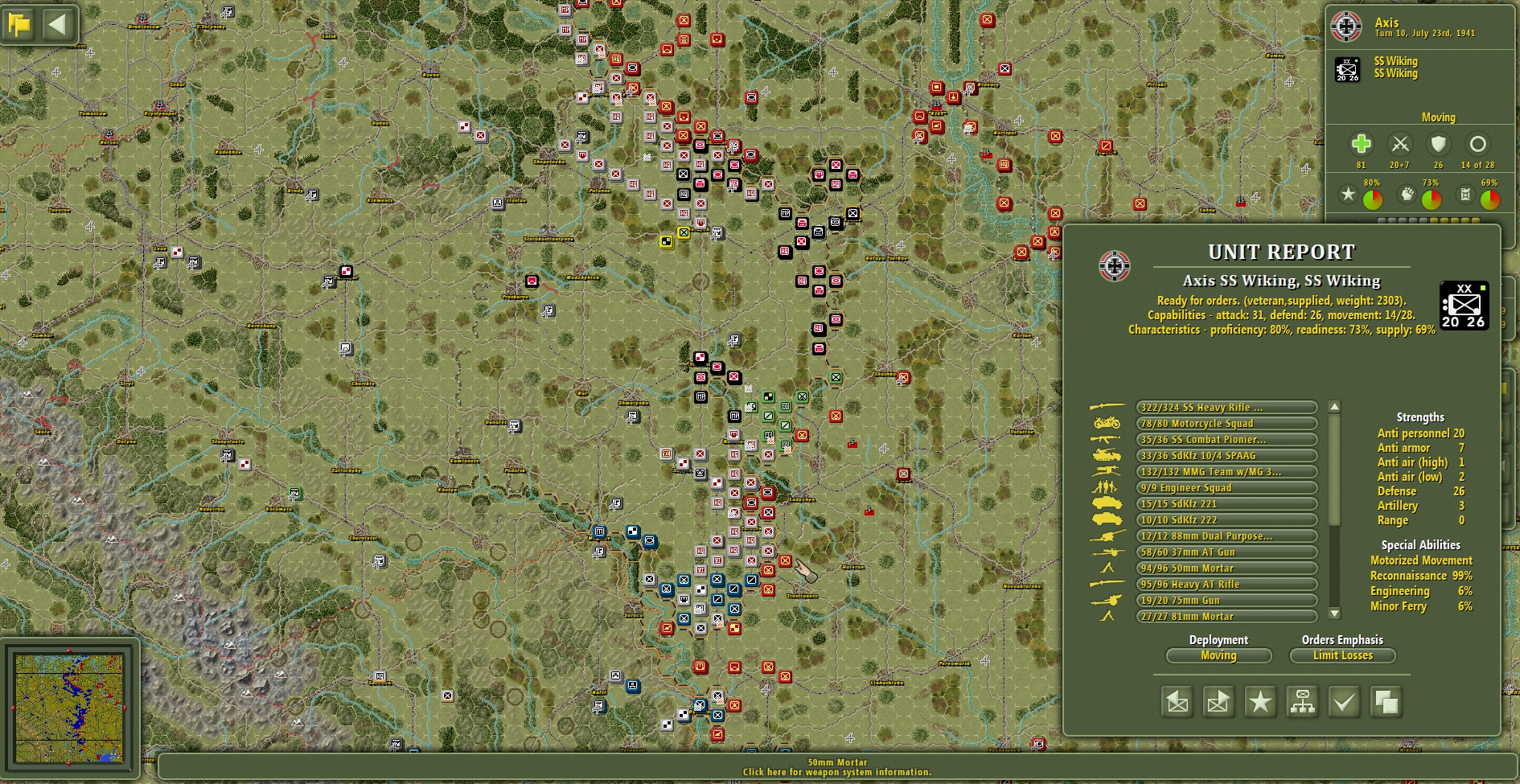Open the HQ organization chart icon
The image size is (1520, 784).
point(1304,701)
